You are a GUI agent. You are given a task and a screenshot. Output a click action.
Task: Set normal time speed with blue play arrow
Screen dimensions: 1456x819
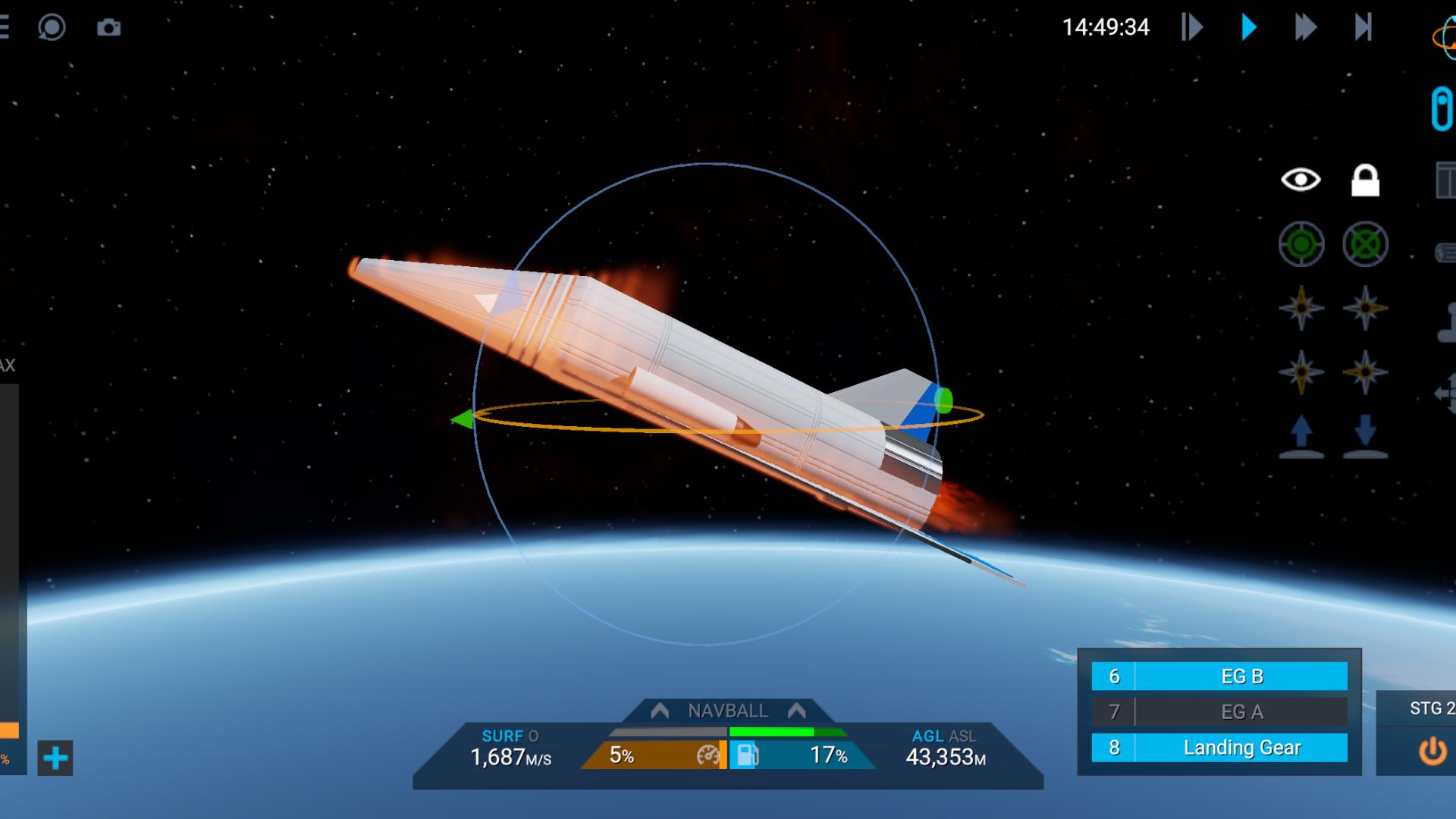click(x=1248, y=27)
